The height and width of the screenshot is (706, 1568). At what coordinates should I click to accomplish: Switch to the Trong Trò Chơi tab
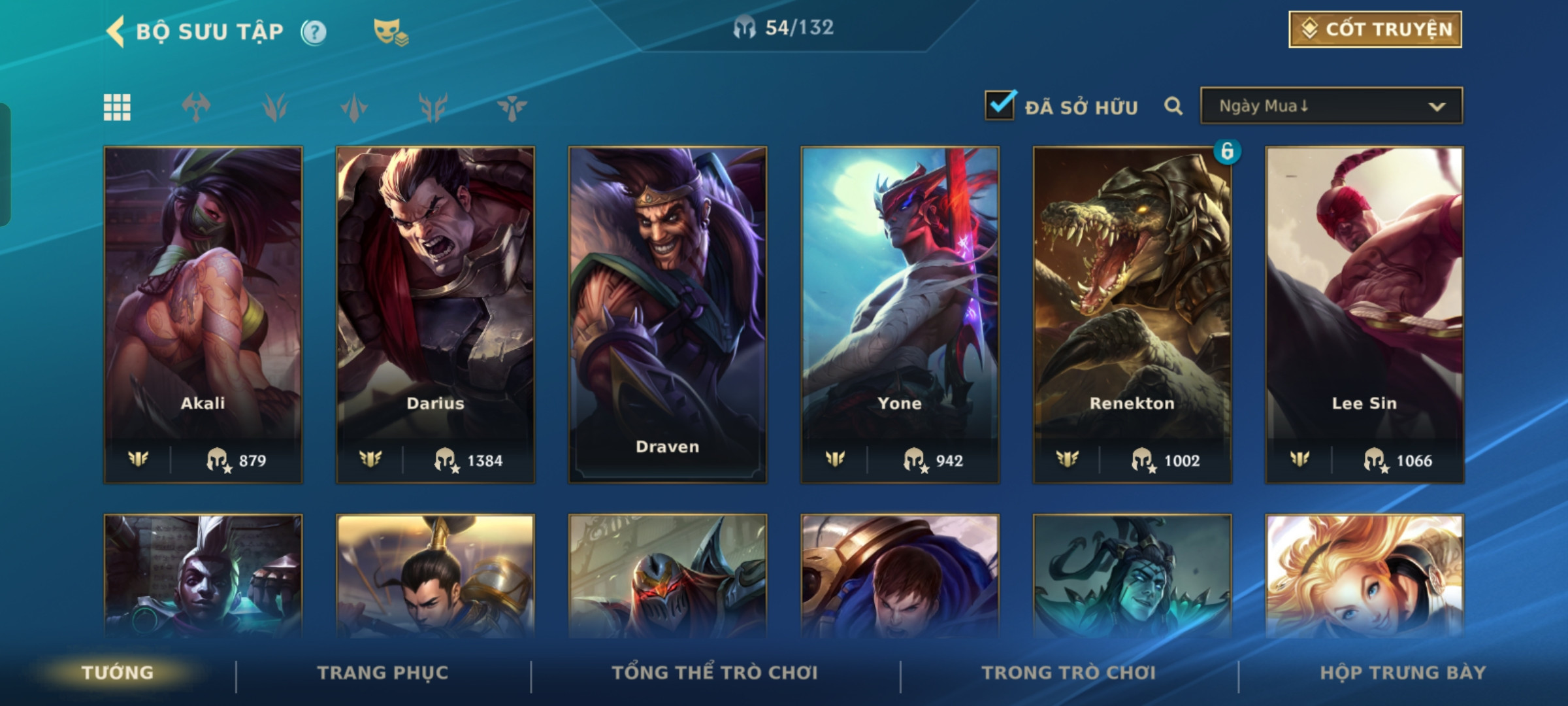[1069, 673]
